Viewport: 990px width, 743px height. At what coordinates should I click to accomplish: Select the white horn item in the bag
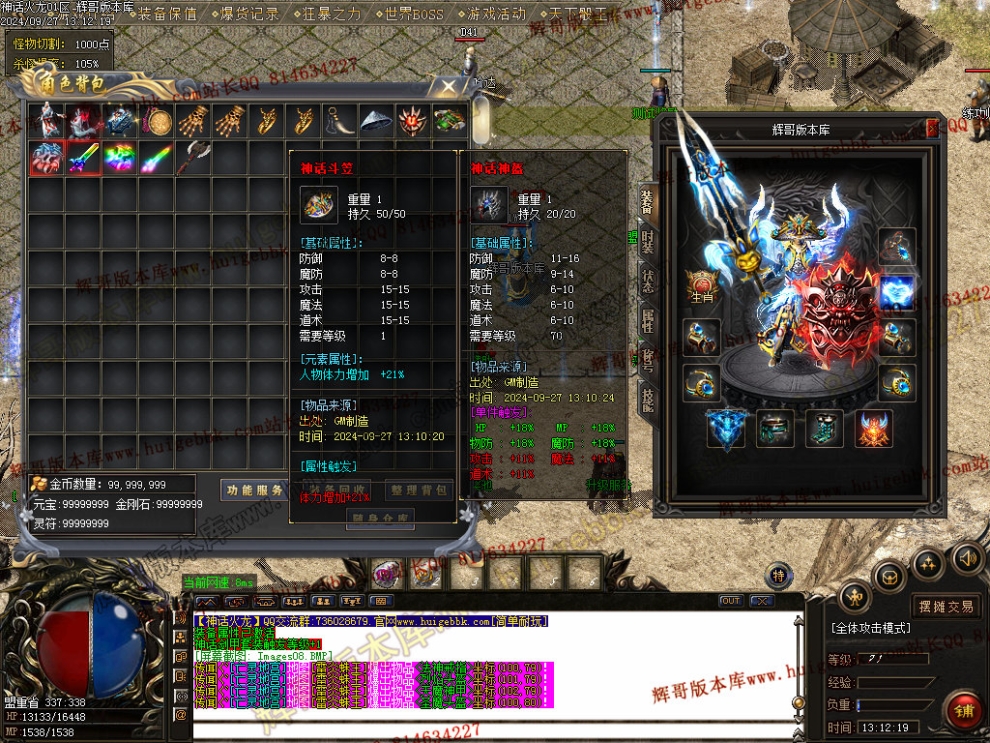339,121
